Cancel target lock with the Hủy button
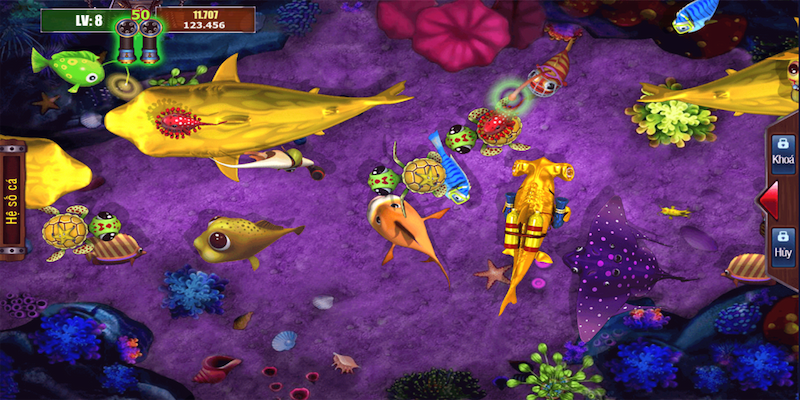Screen dimensions: 800x400 (x=783, y=245)
